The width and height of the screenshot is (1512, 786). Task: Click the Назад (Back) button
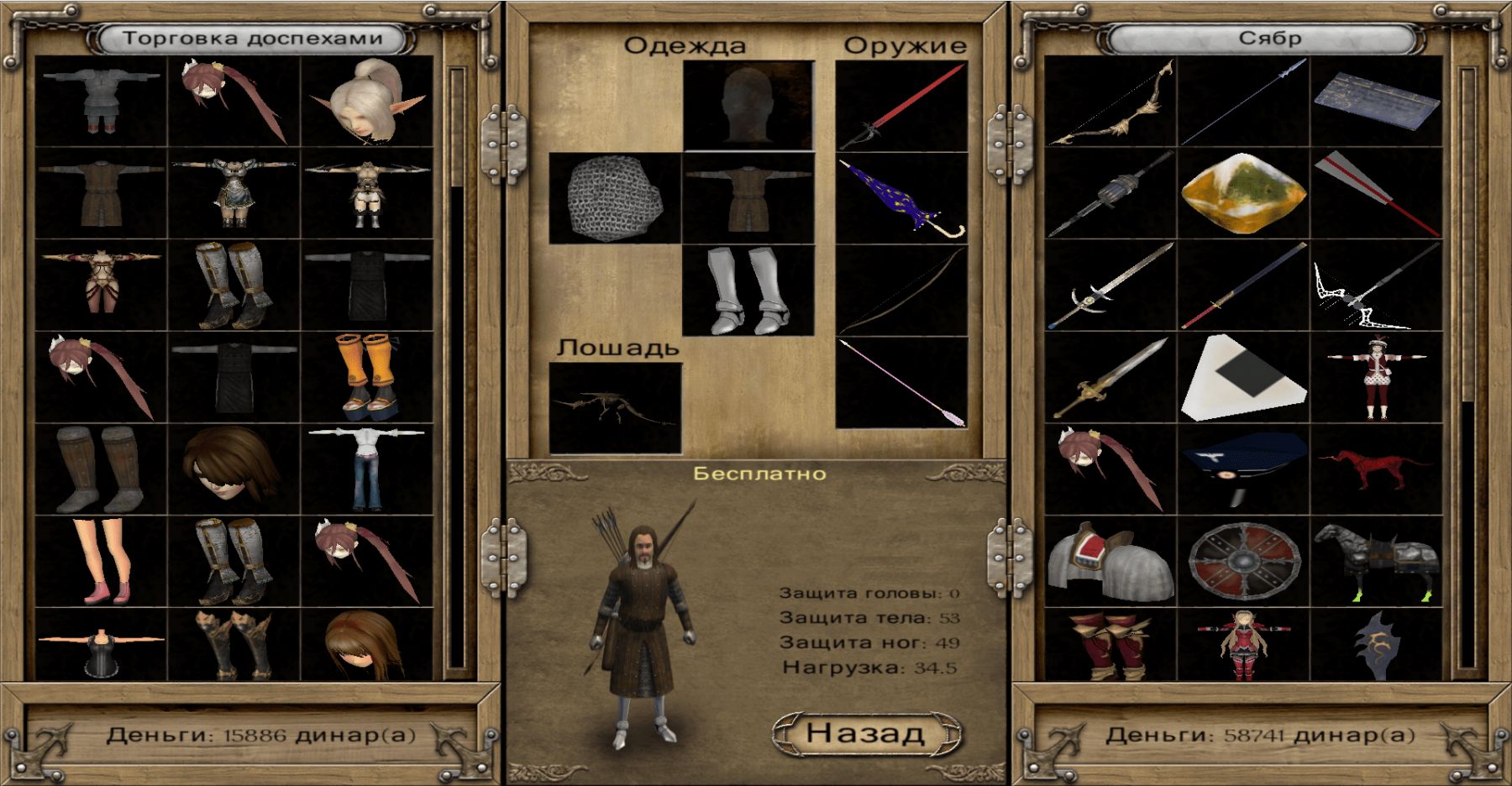coord(865,733)
